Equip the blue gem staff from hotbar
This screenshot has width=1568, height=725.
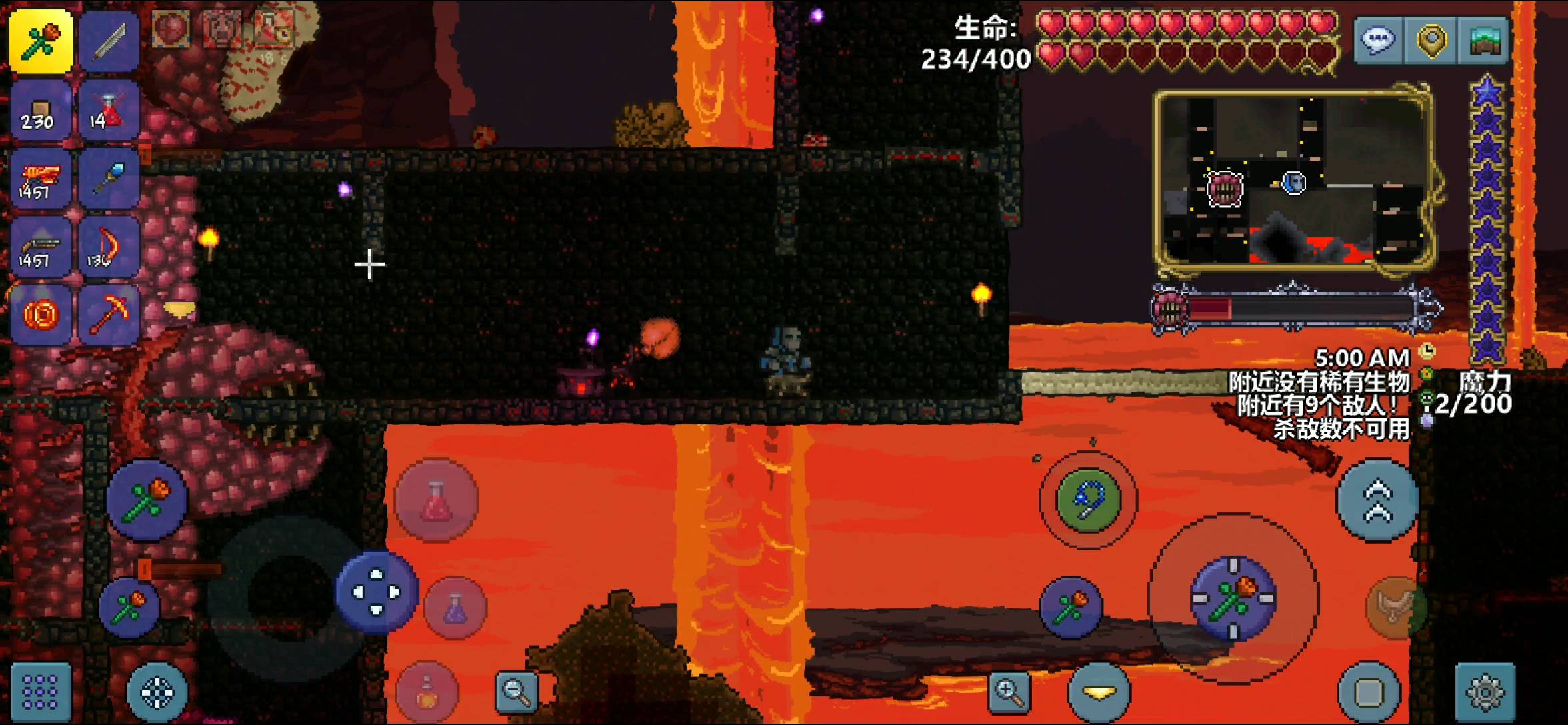point(109,179)
